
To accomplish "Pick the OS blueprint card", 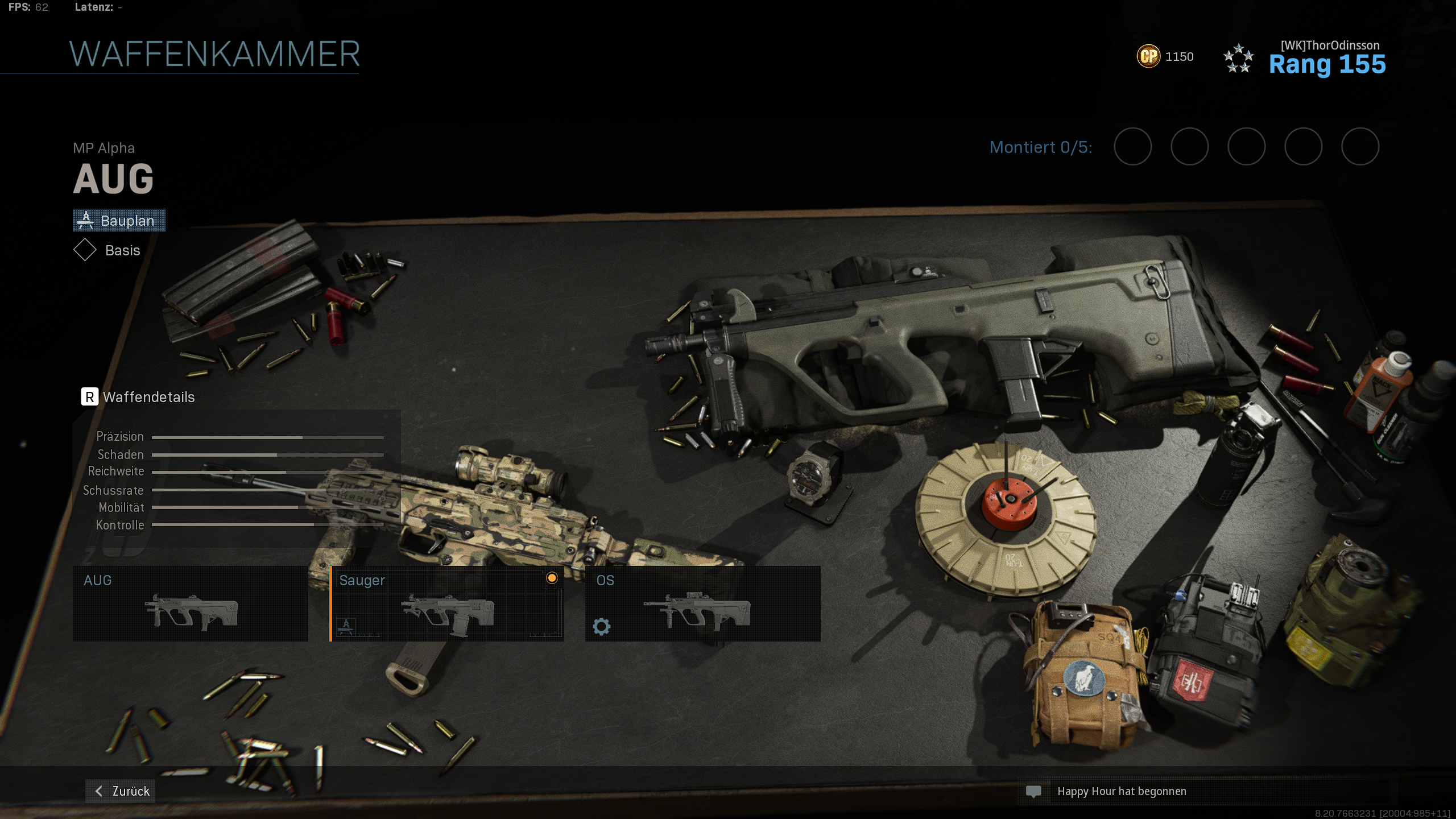I will tap(702, 603).
